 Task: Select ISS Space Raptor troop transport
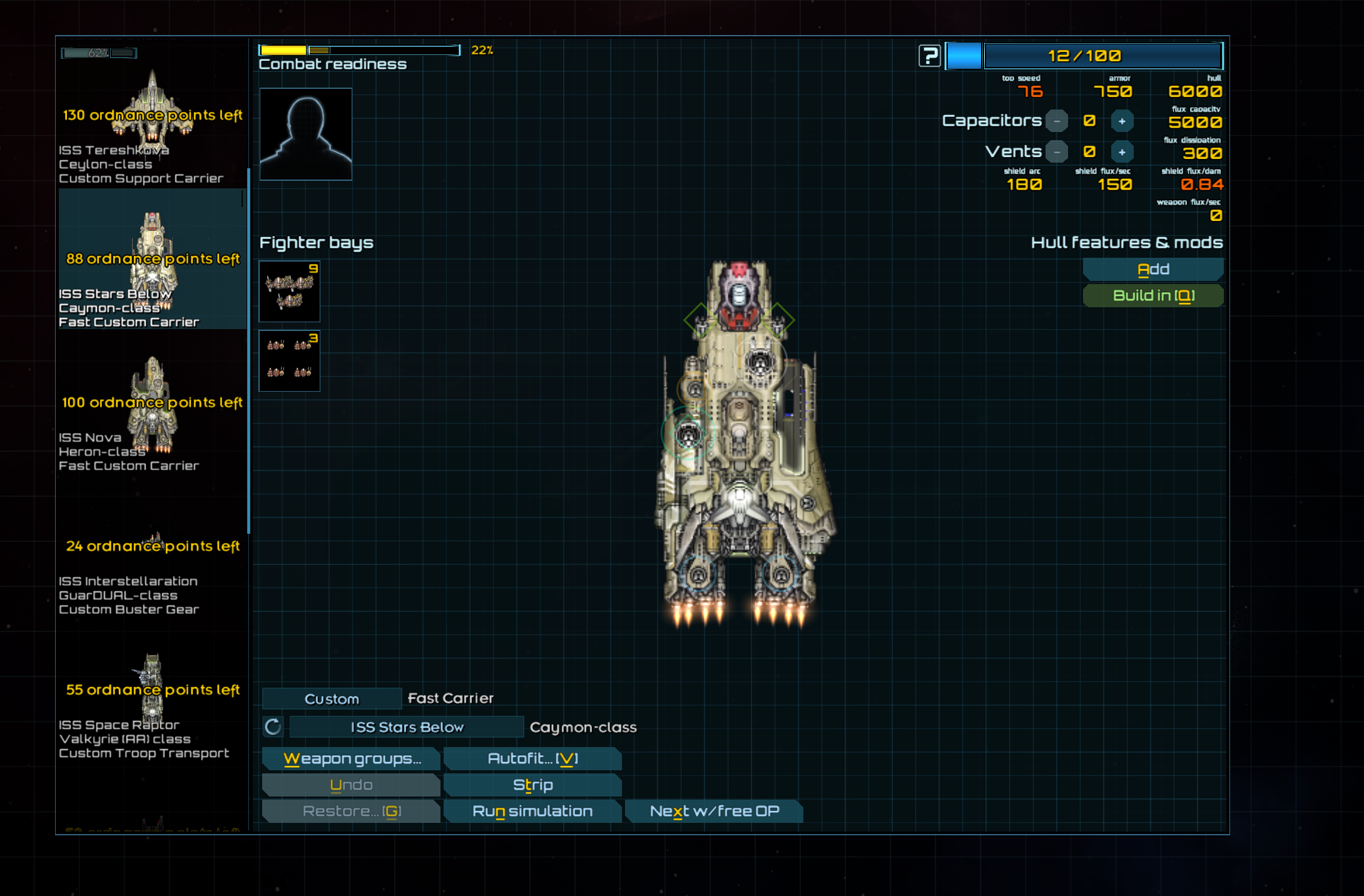152,707
